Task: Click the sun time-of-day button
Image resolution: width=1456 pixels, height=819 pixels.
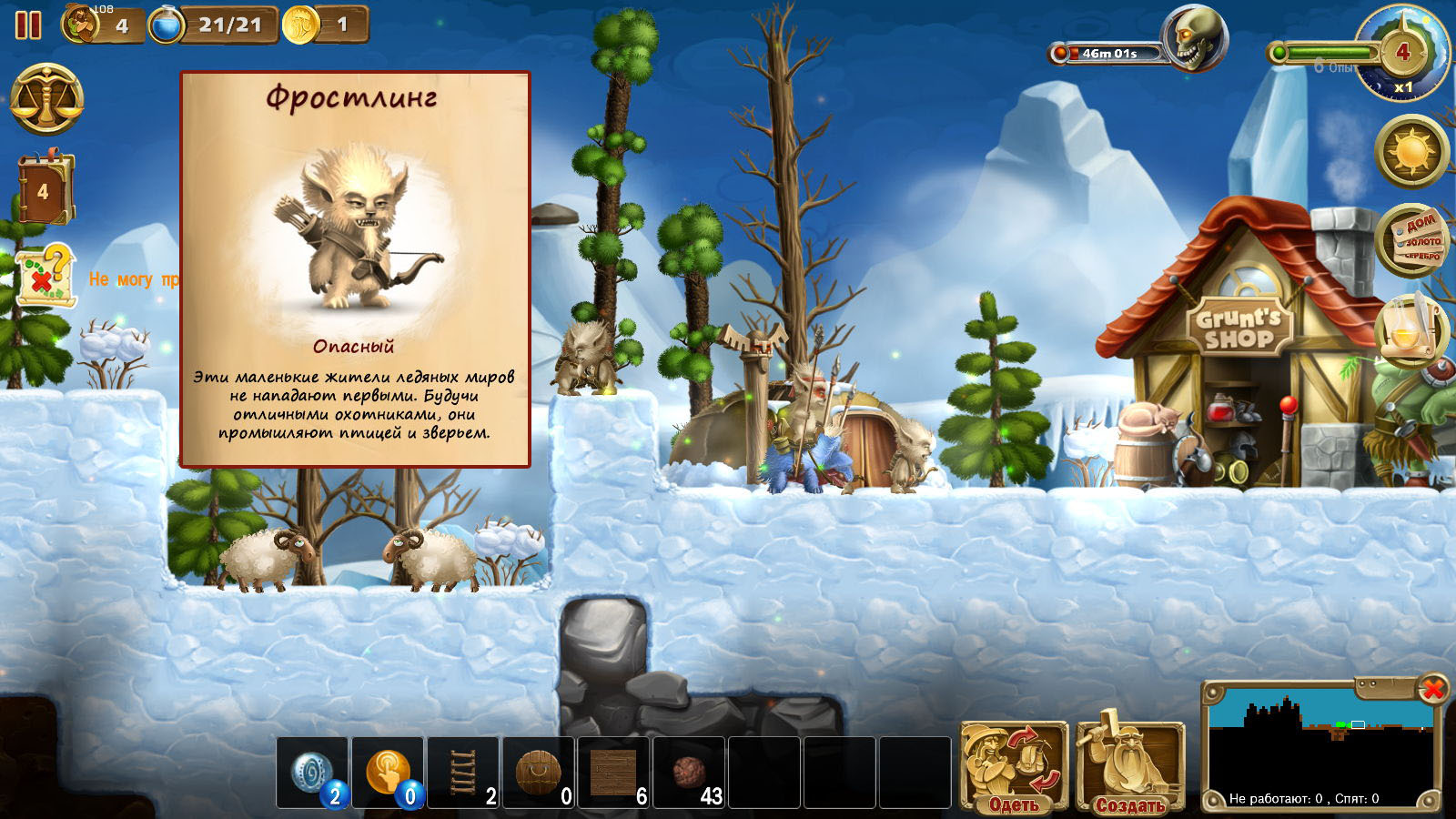Action: 1411,151
